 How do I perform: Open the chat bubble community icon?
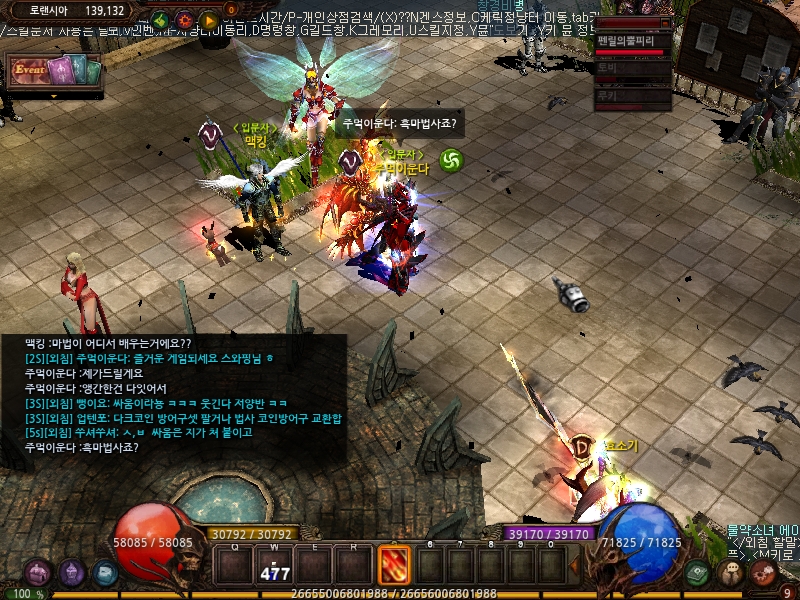[x=732, y=573]
